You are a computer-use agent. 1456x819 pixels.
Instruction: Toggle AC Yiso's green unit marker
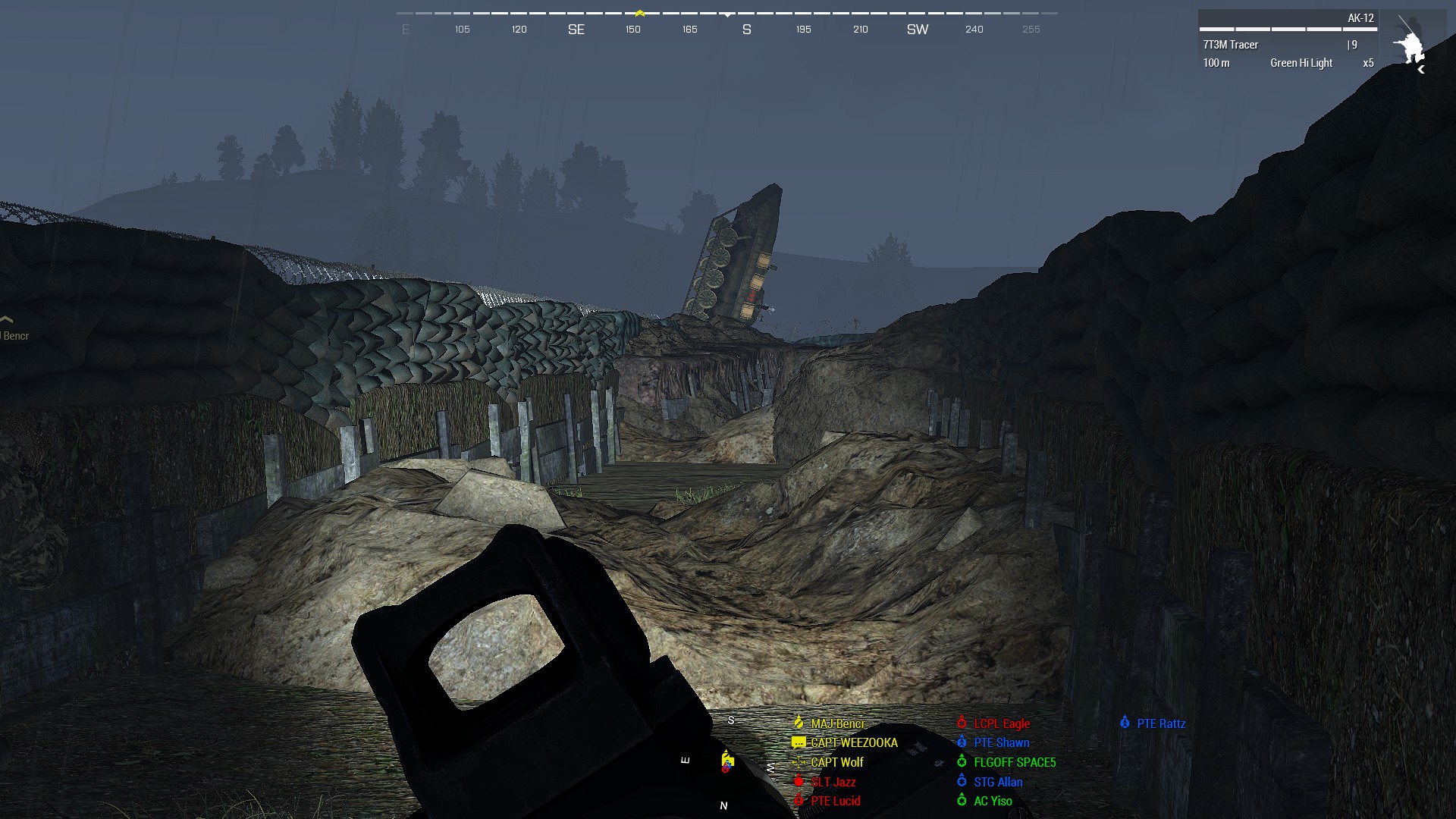point(962,801)
